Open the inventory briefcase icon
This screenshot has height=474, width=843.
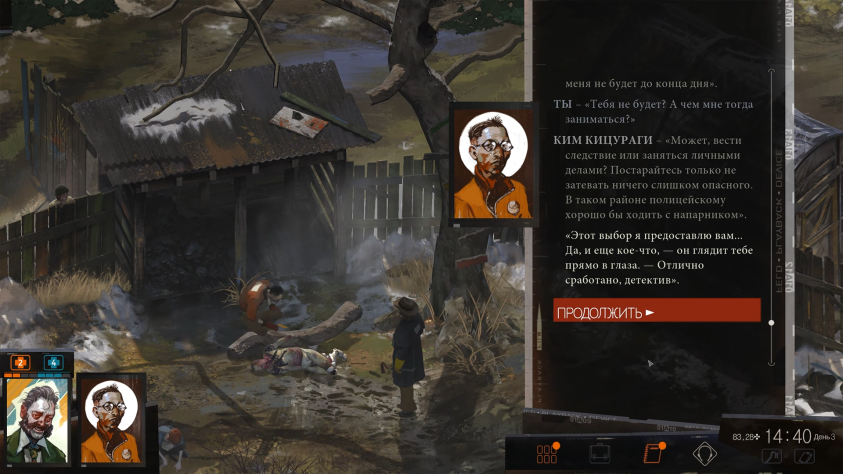600,454
